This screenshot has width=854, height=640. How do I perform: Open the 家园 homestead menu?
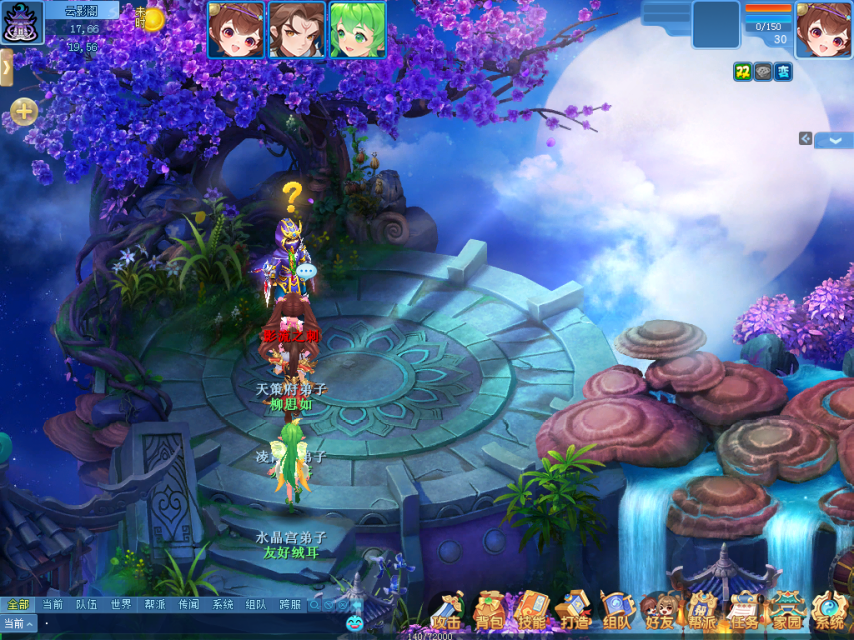[786, 610]
